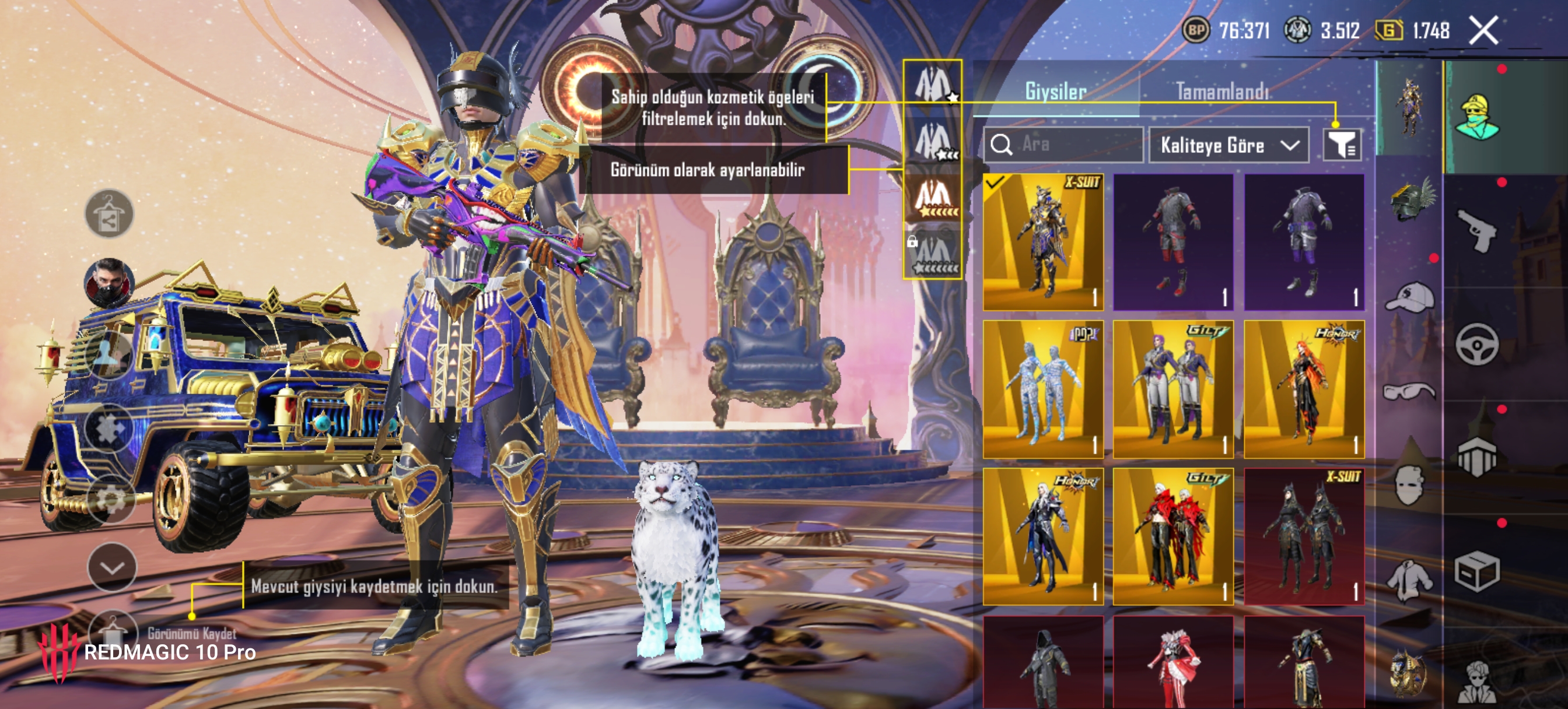
Task: Open the Kaliteye Göre sort dropdown
Action: pos(1228,145)
